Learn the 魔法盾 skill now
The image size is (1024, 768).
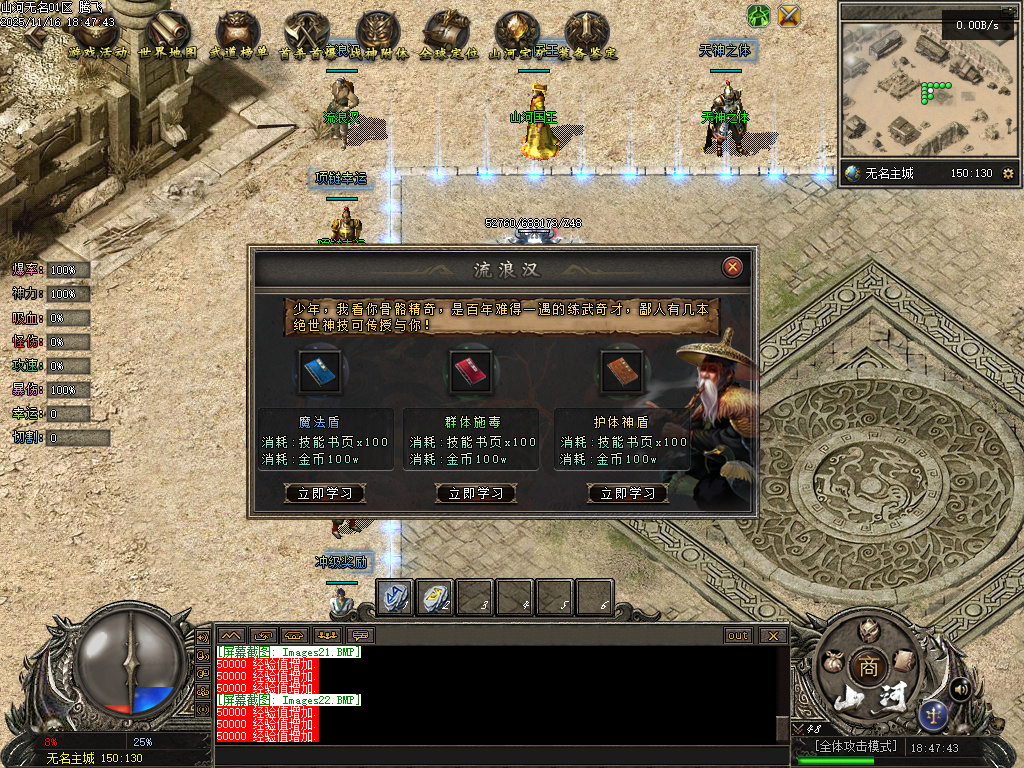(x=325, y=493)
